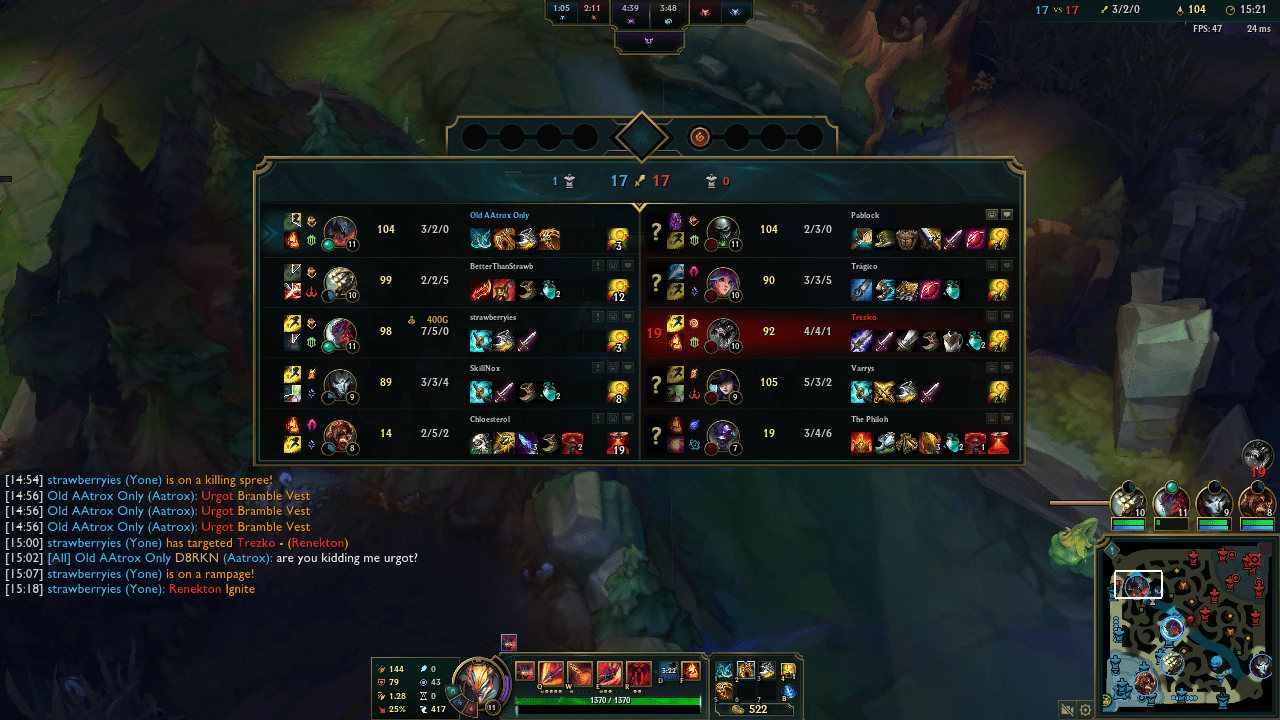
Task: Click the crossed sword icon between team kill scores
Action: click(x=640, y=181)
